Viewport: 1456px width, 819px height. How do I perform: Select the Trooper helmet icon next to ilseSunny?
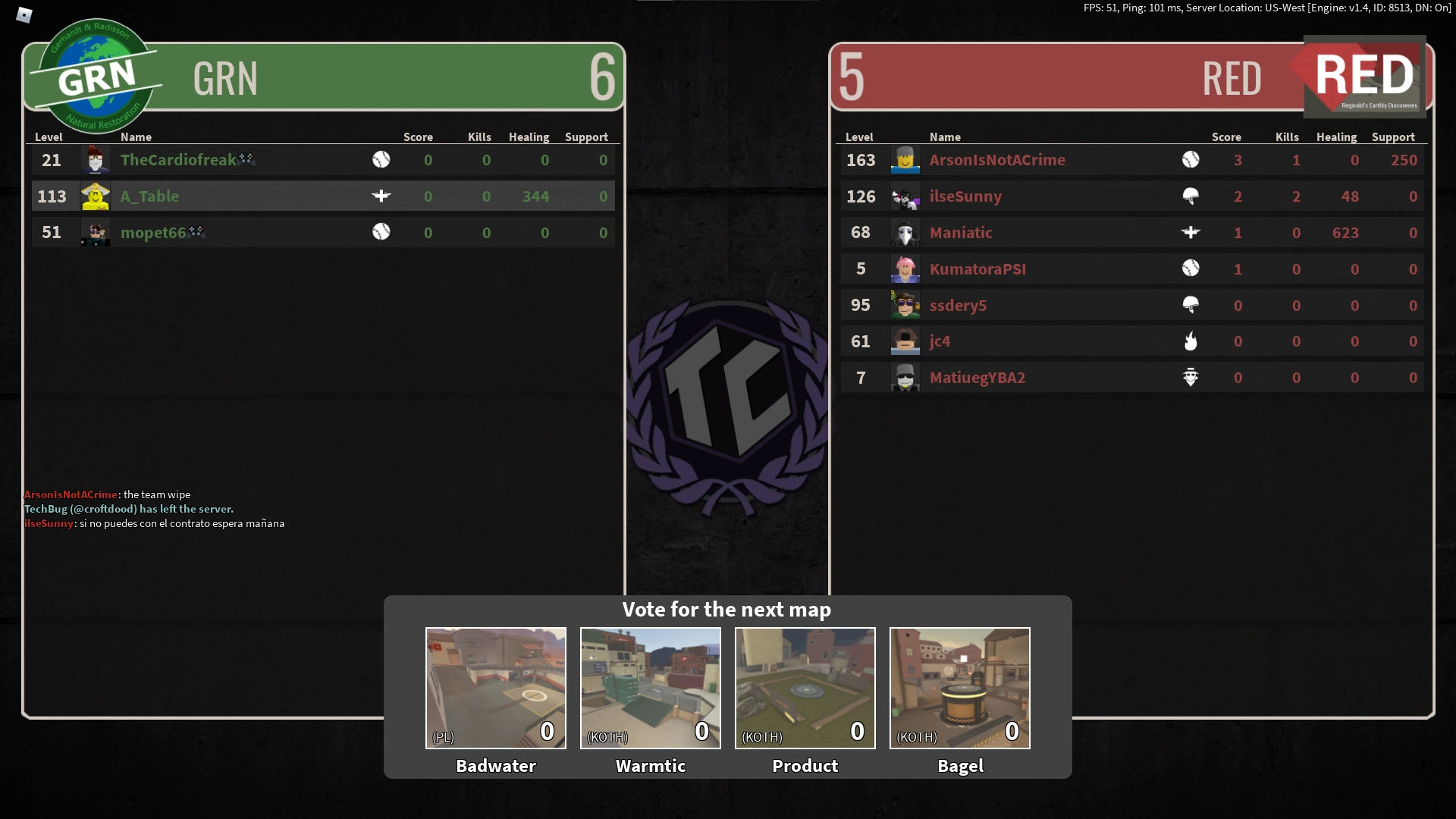point(1191,196)
